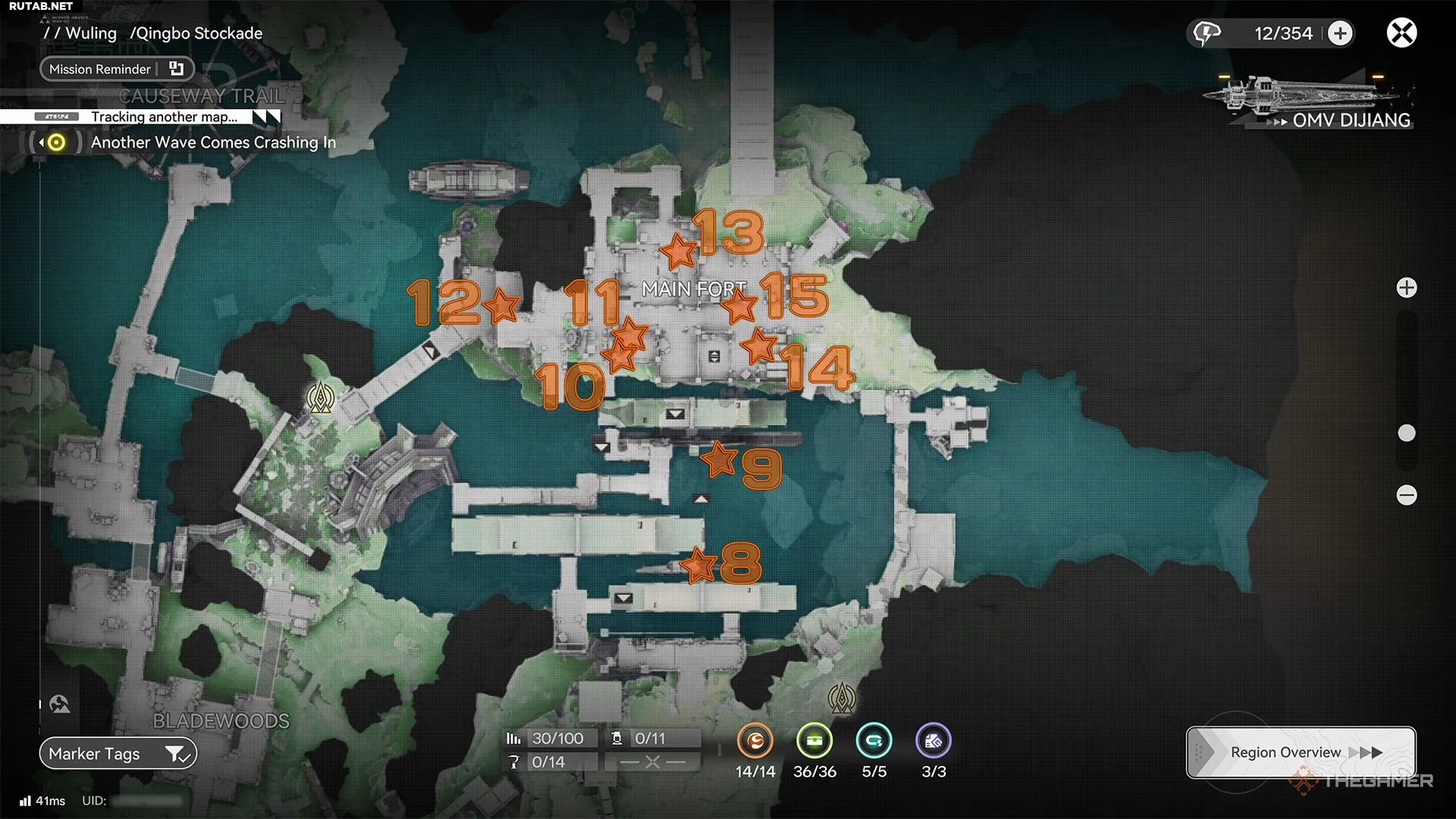
Task: Select the tracked mission Another Wave Comes Crashing In
Action: click(212, 143)
